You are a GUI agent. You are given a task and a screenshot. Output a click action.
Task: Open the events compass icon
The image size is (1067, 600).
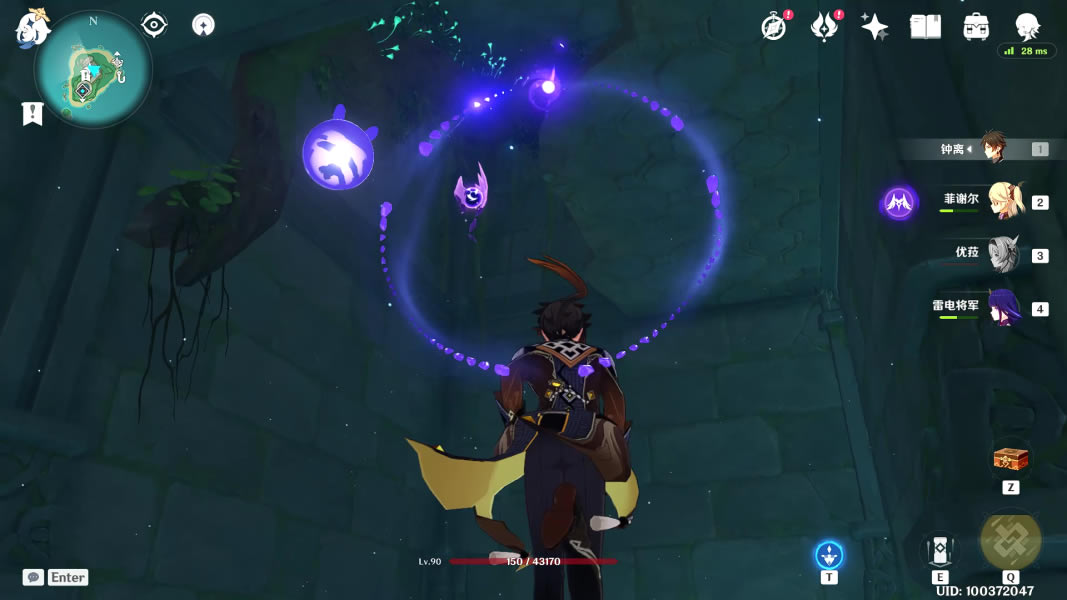[x=773, y=27]
